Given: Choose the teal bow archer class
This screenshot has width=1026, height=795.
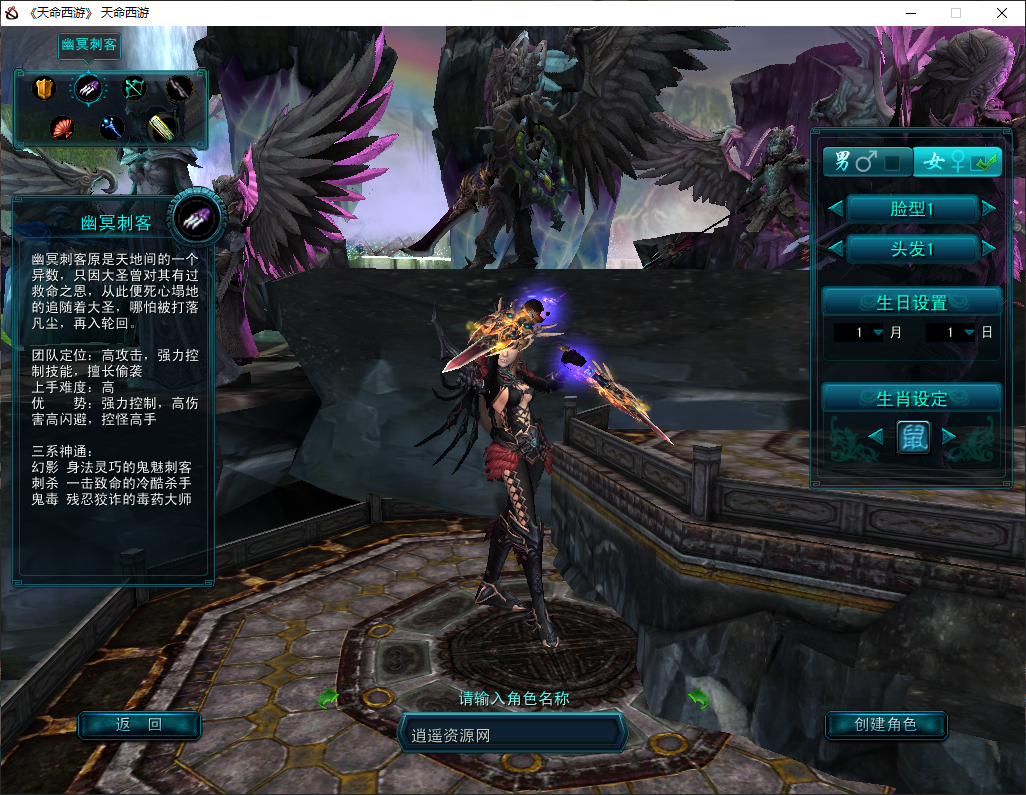Looking at the screenshot, I should pos(133,89).
